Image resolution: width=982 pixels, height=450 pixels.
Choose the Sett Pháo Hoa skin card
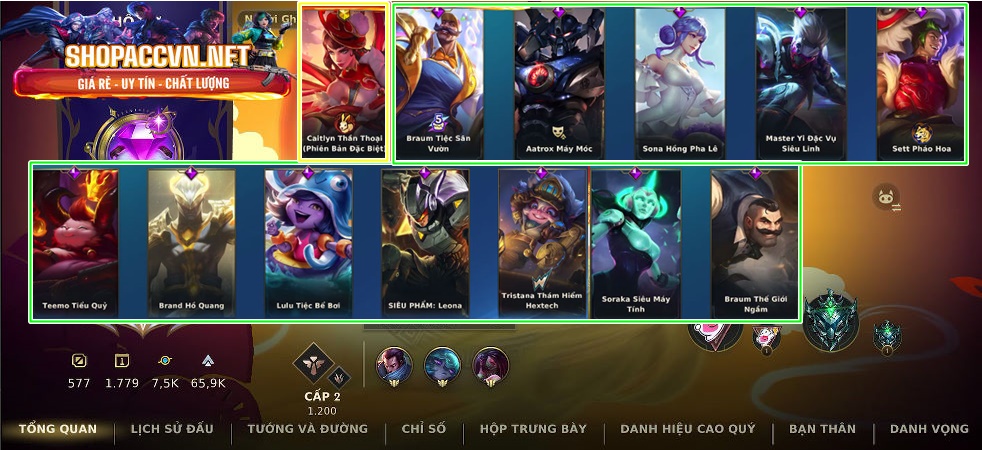pyautogui.click(x=920, y=82)
